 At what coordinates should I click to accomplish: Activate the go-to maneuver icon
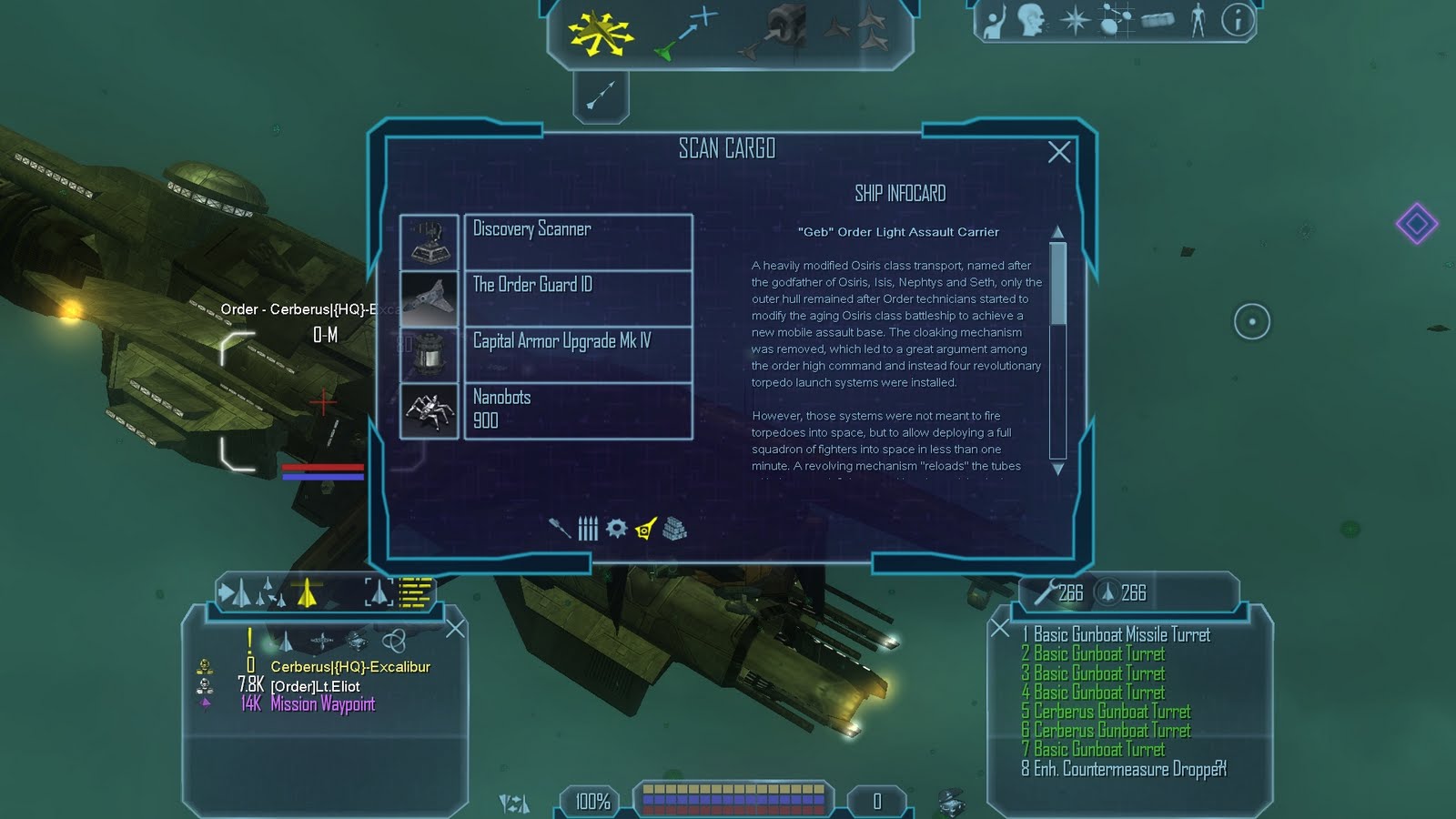tap(687, 33)
